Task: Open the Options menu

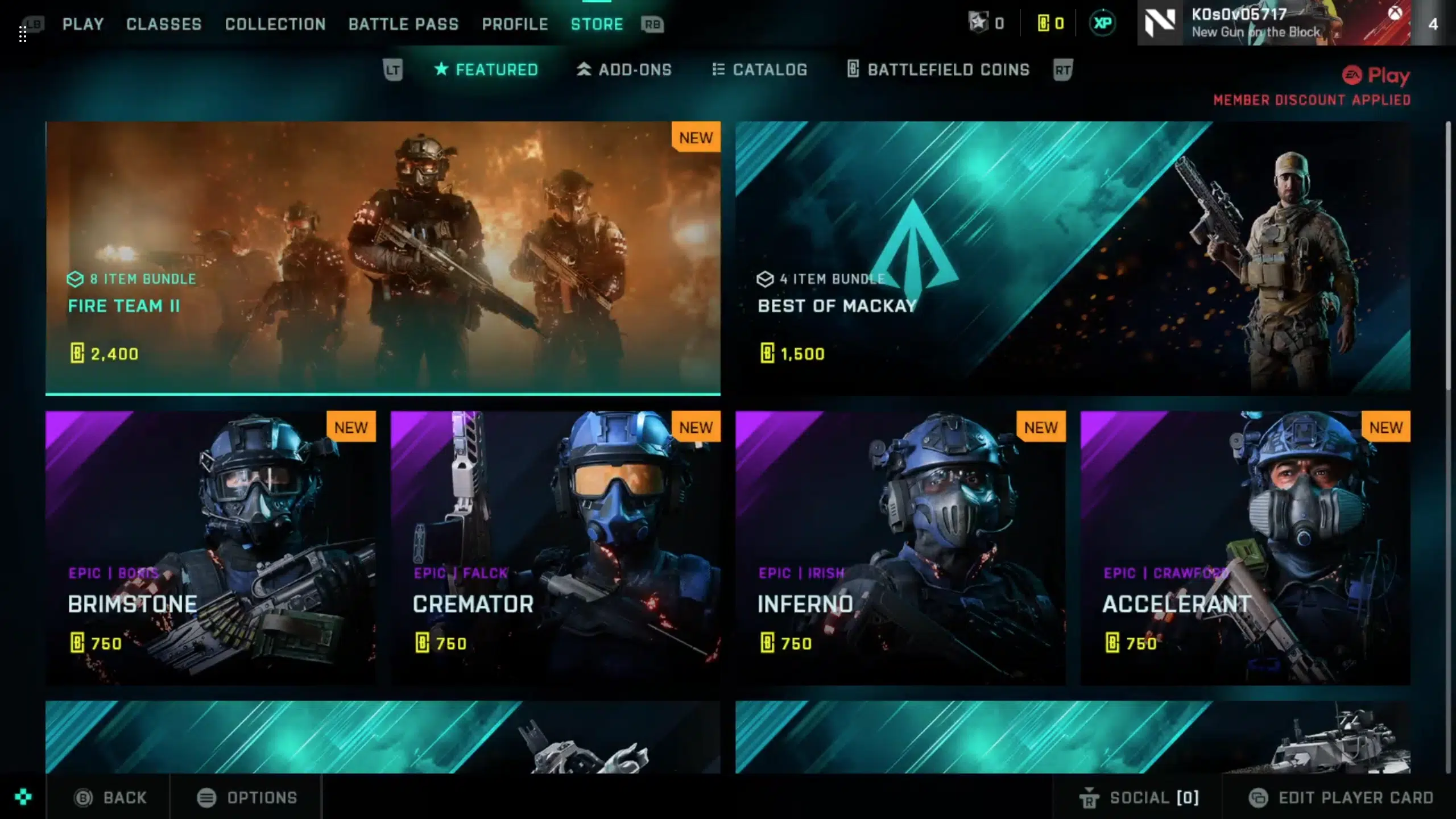Action: point(247,797)
